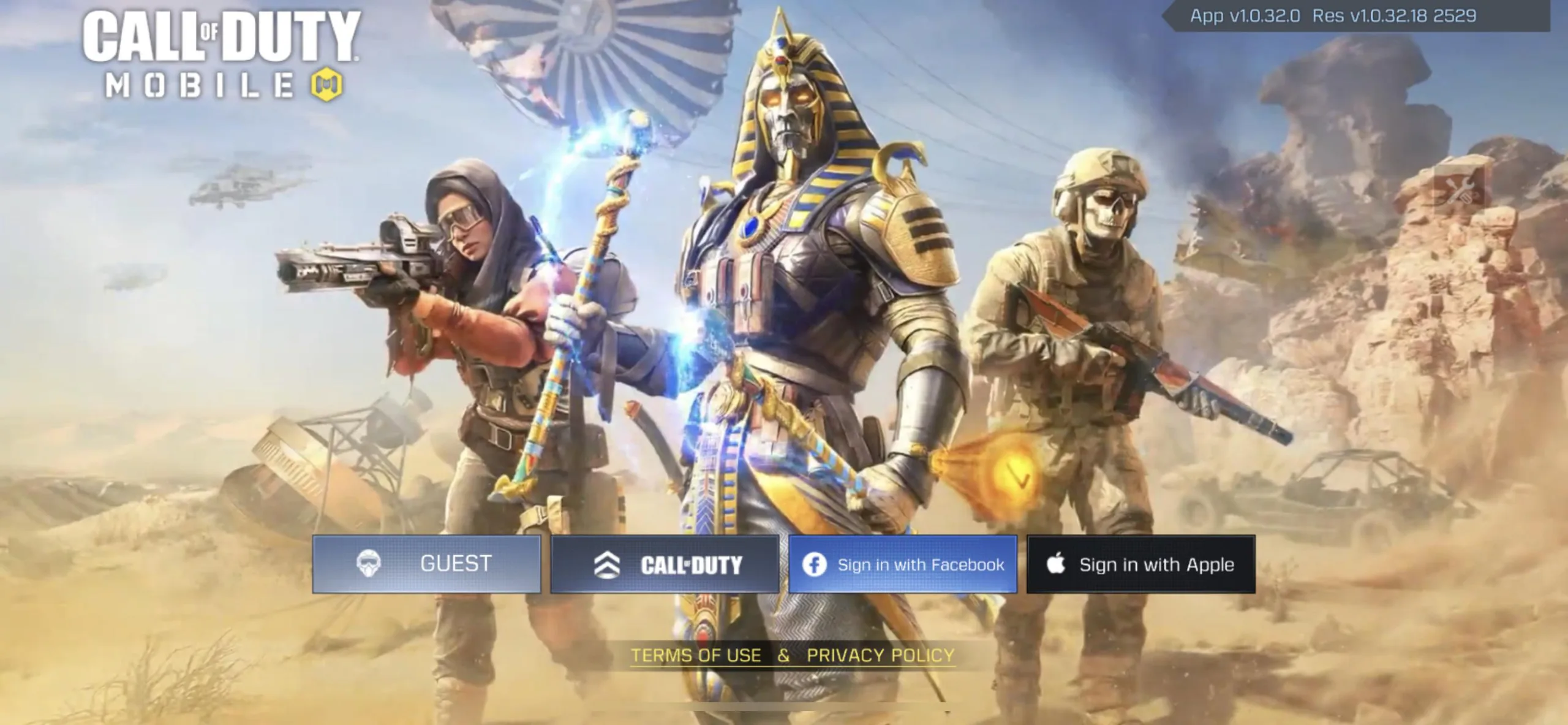Choose the Call of Duty account login
The image size is (1568, 725).
click(x=665, y=564)
